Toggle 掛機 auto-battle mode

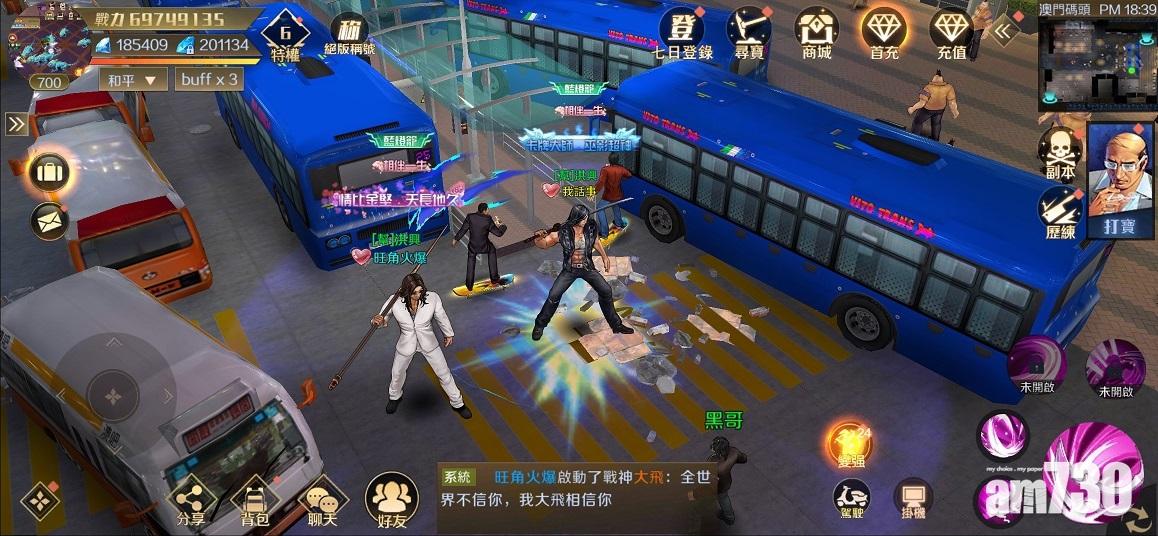[912, 498]
